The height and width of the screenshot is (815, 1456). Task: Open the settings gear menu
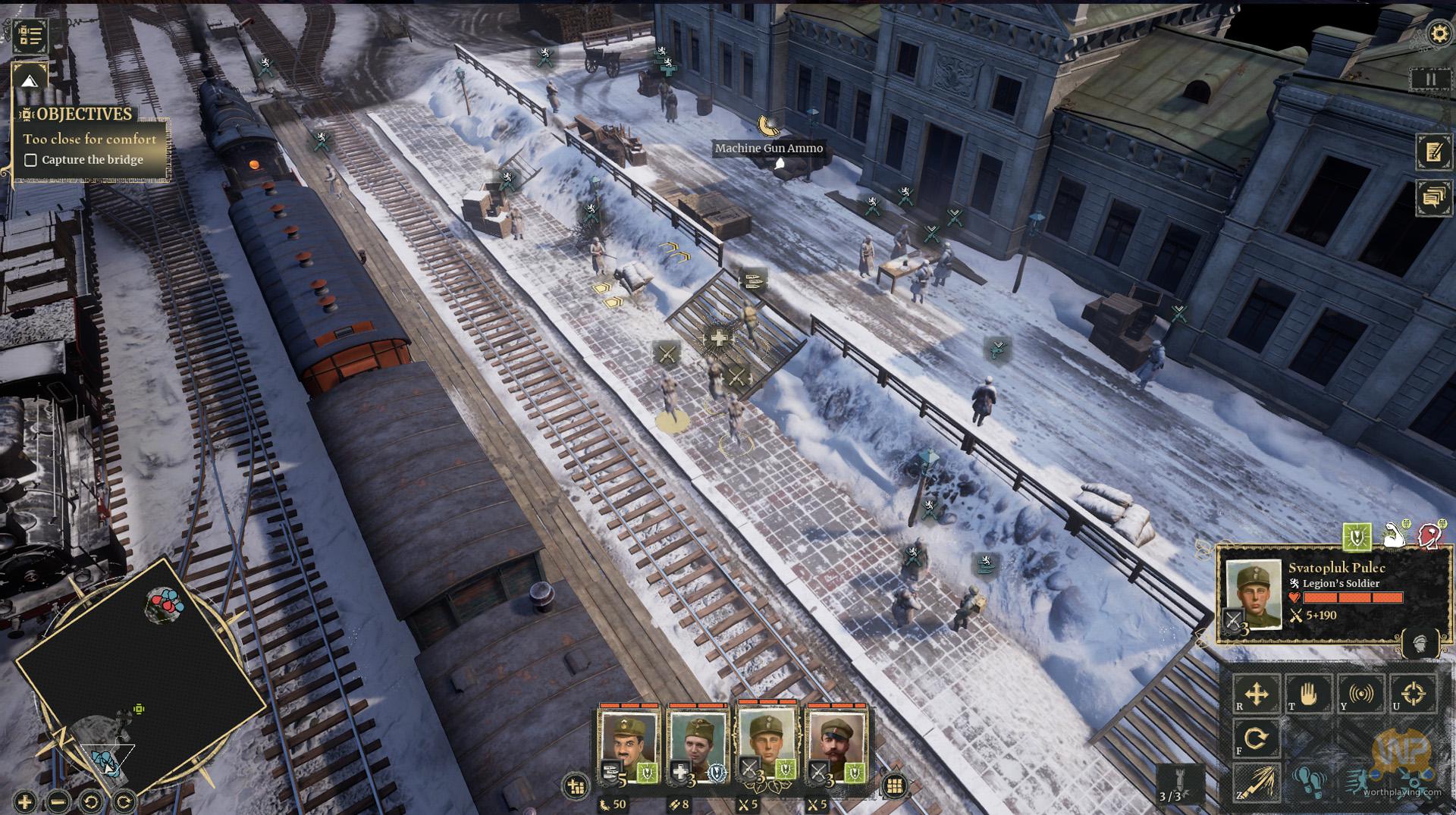tap(1439, 34)
